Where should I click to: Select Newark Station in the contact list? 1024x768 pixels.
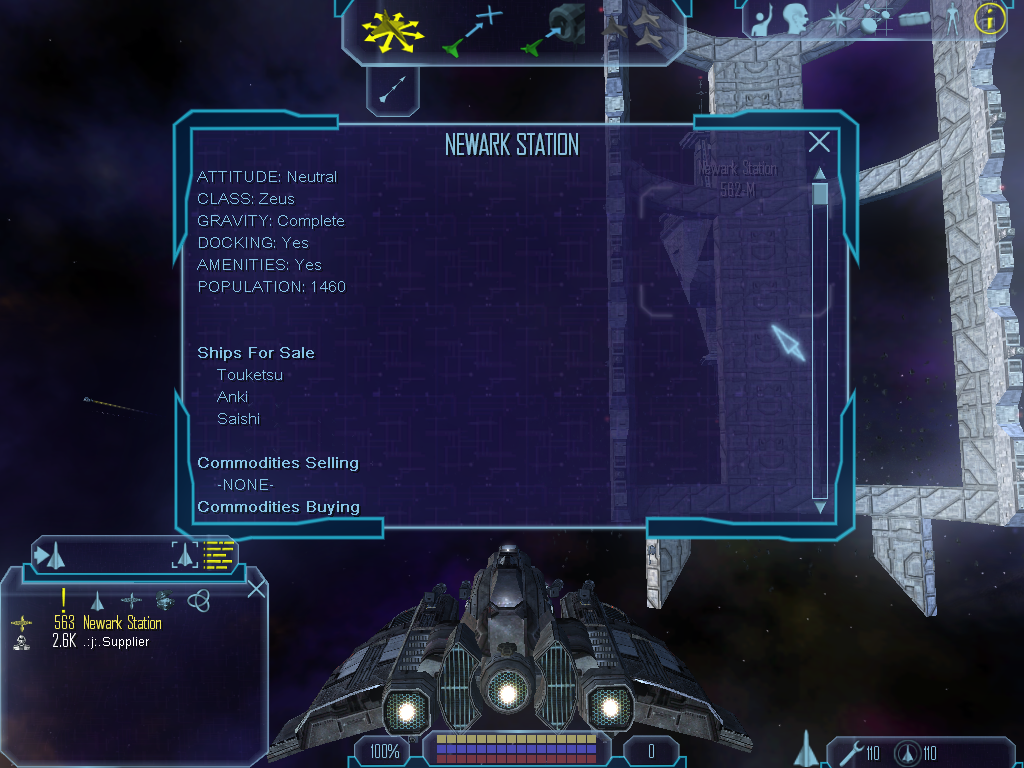pyautogui.click(x=122, y=623)
